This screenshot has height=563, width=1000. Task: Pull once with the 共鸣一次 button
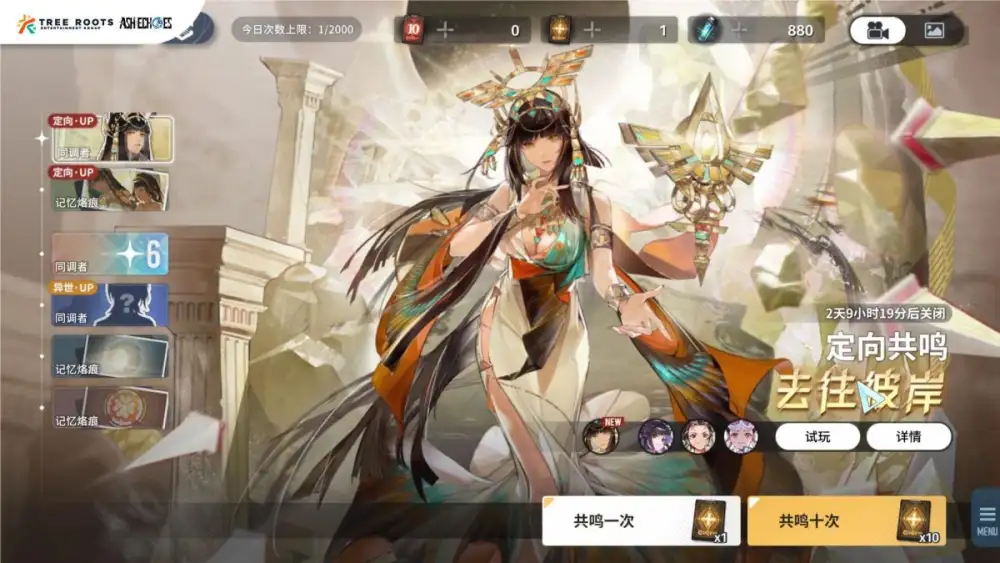point(641,521)
